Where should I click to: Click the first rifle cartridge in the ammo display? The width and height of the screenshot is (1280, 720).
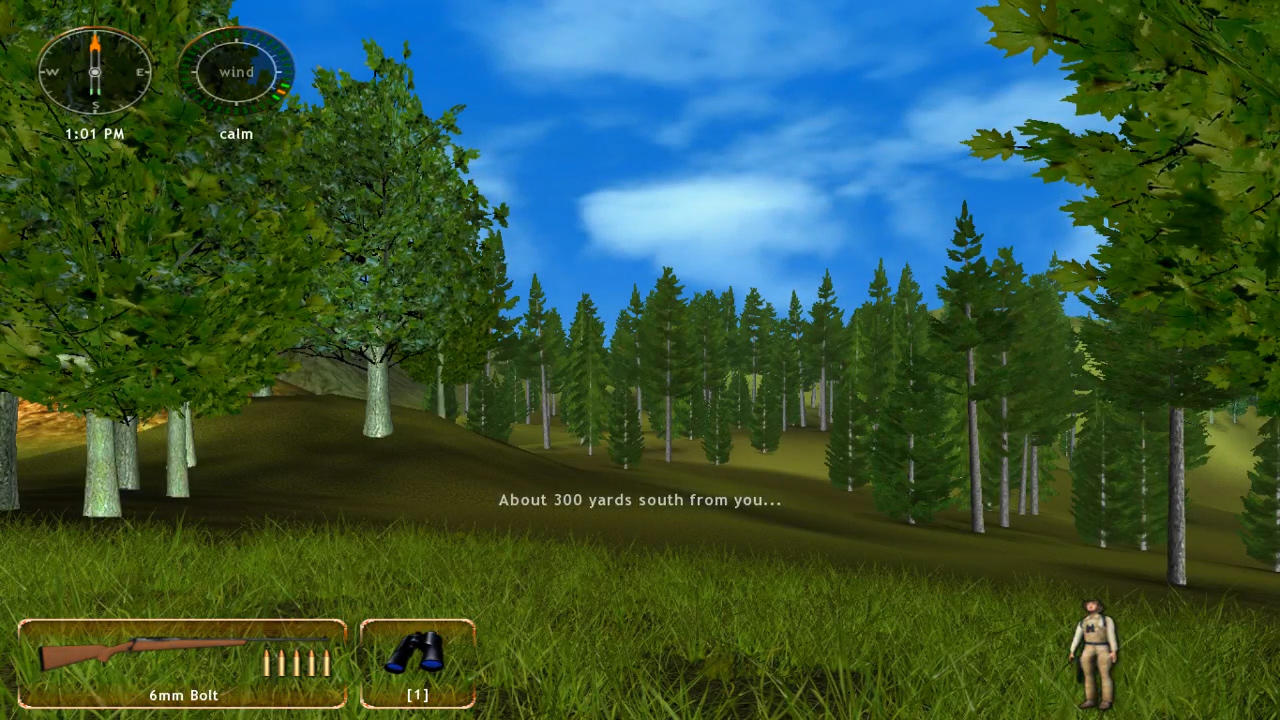click(x=267, y=662)
